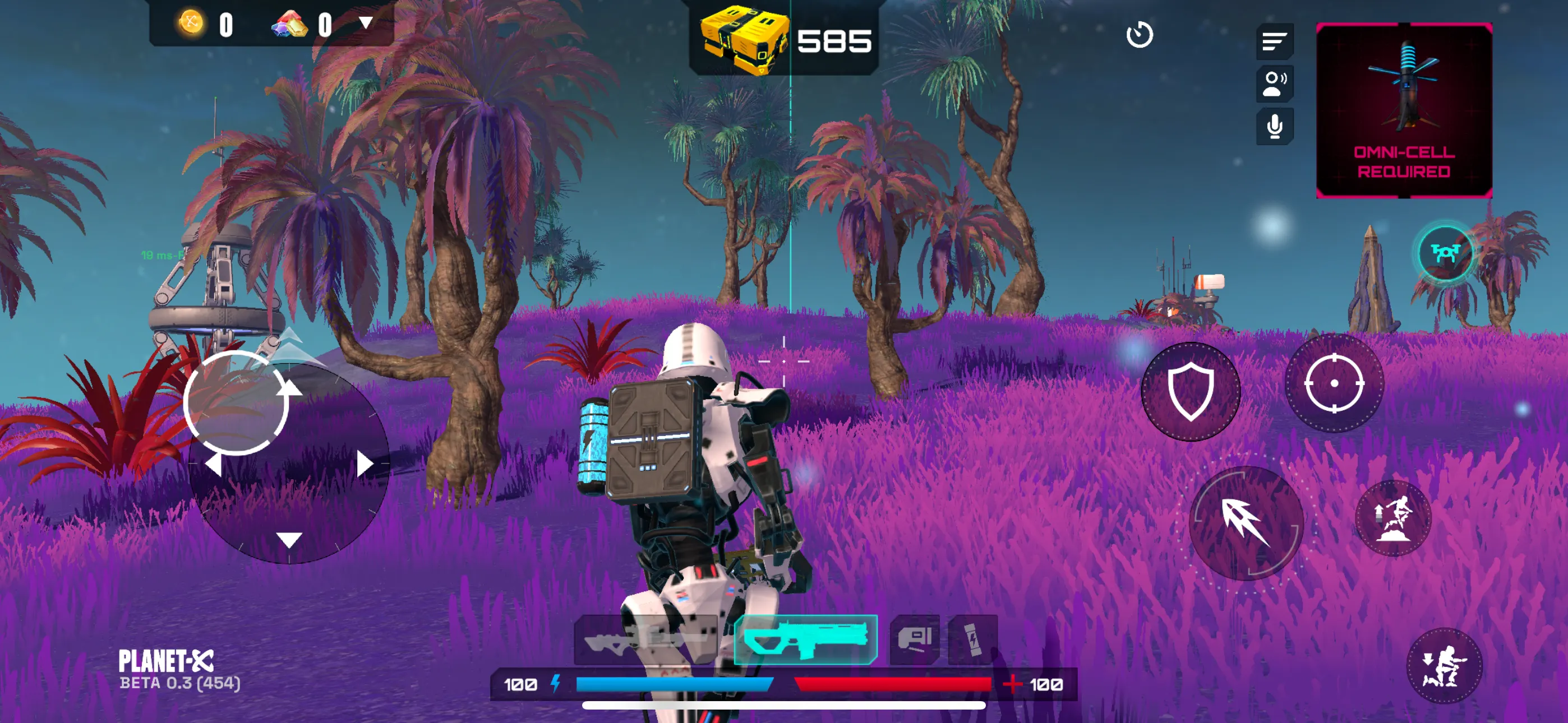The height and width of the screenshot is (723, 1568).
Task: Expand the currency dropdown arrow
Action: (365, 24)
